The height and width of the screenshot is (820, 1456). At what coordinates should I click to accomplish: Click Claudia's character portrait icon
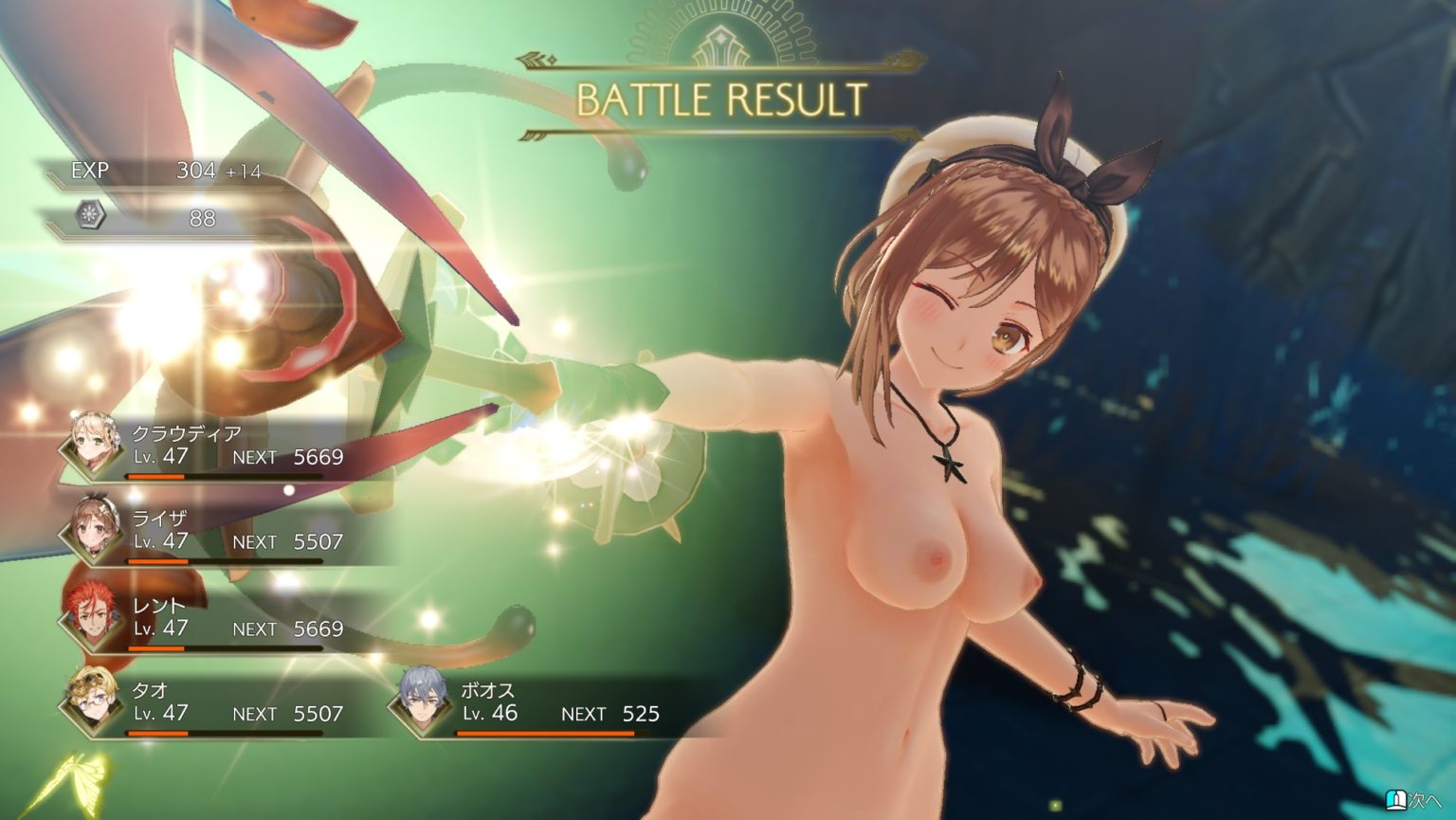[91, 443]
